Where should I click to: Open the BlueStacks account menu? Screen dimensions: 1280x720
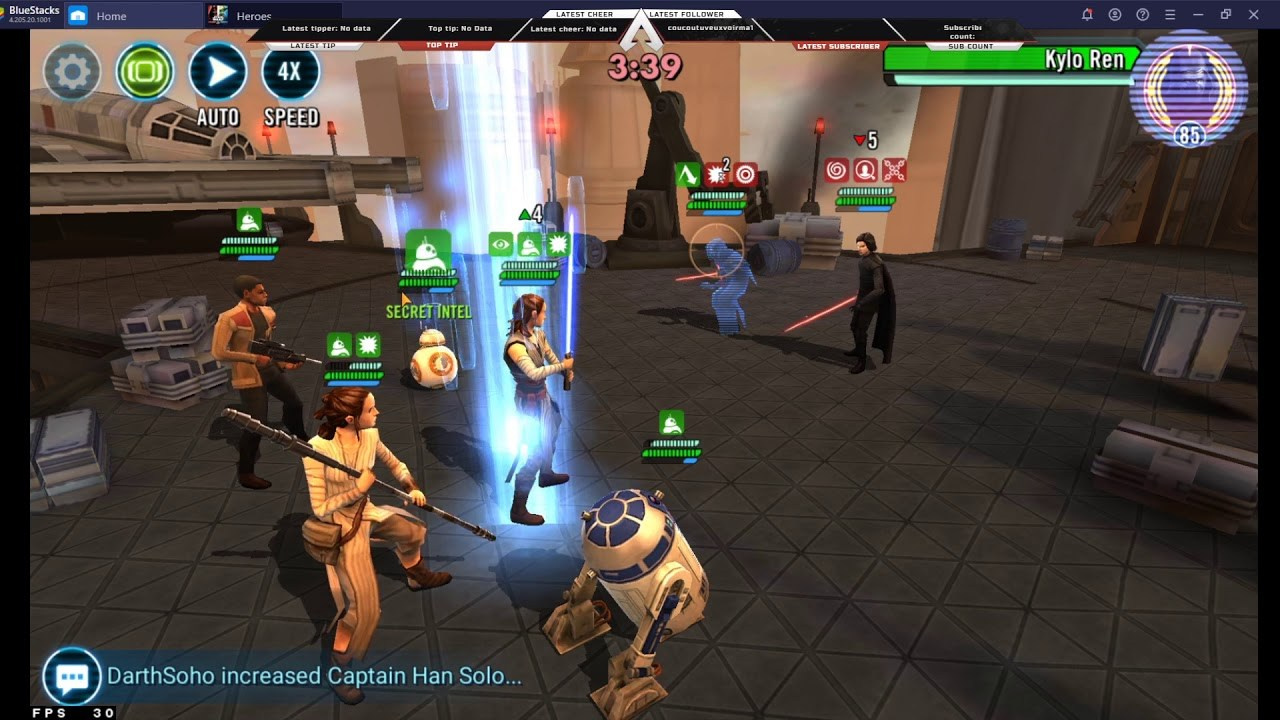point(1113,15)
